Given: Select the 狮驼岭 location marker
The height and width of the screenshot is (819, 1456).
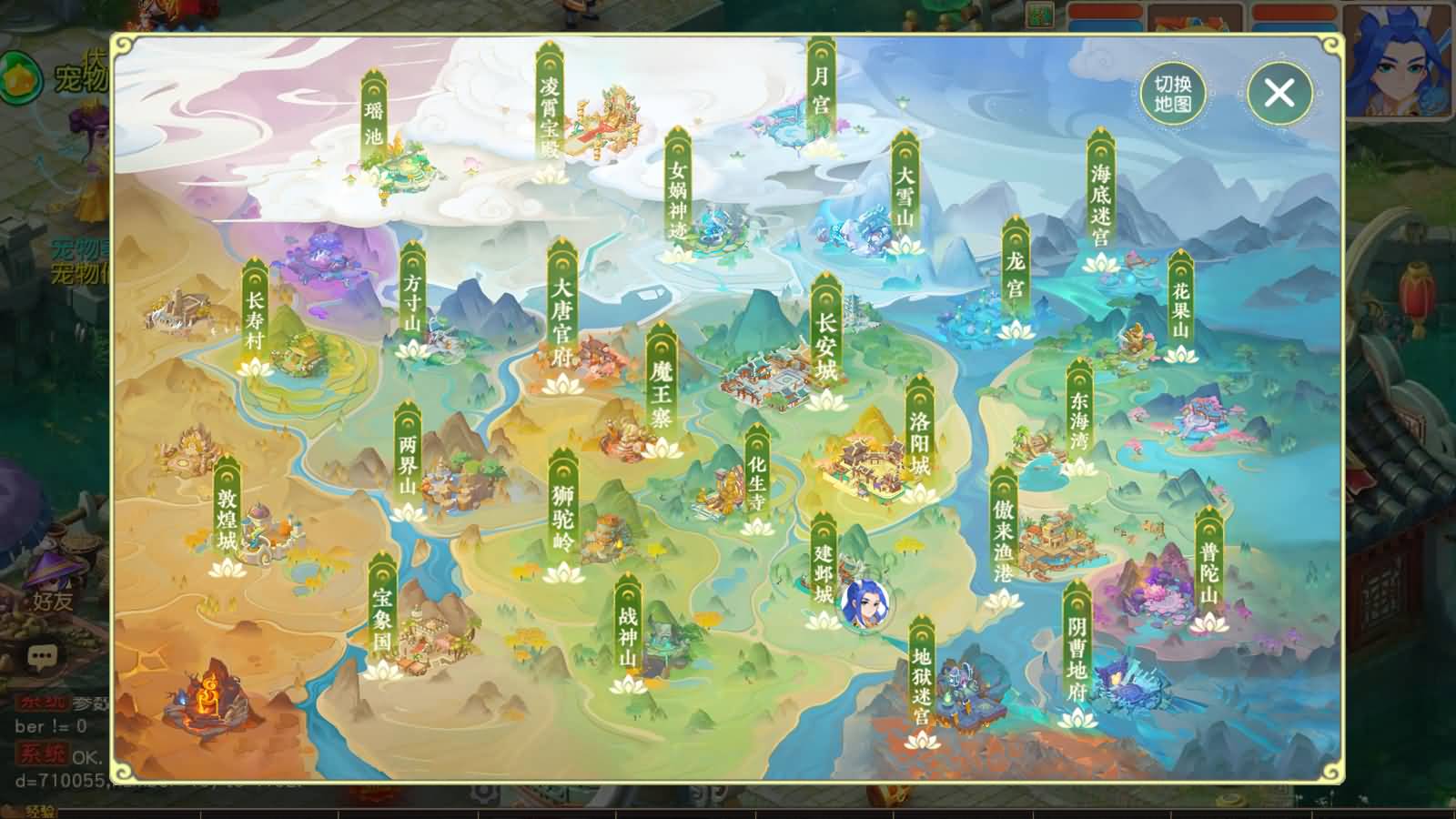Looking at the screenshot, I should [x=563, y=514].
